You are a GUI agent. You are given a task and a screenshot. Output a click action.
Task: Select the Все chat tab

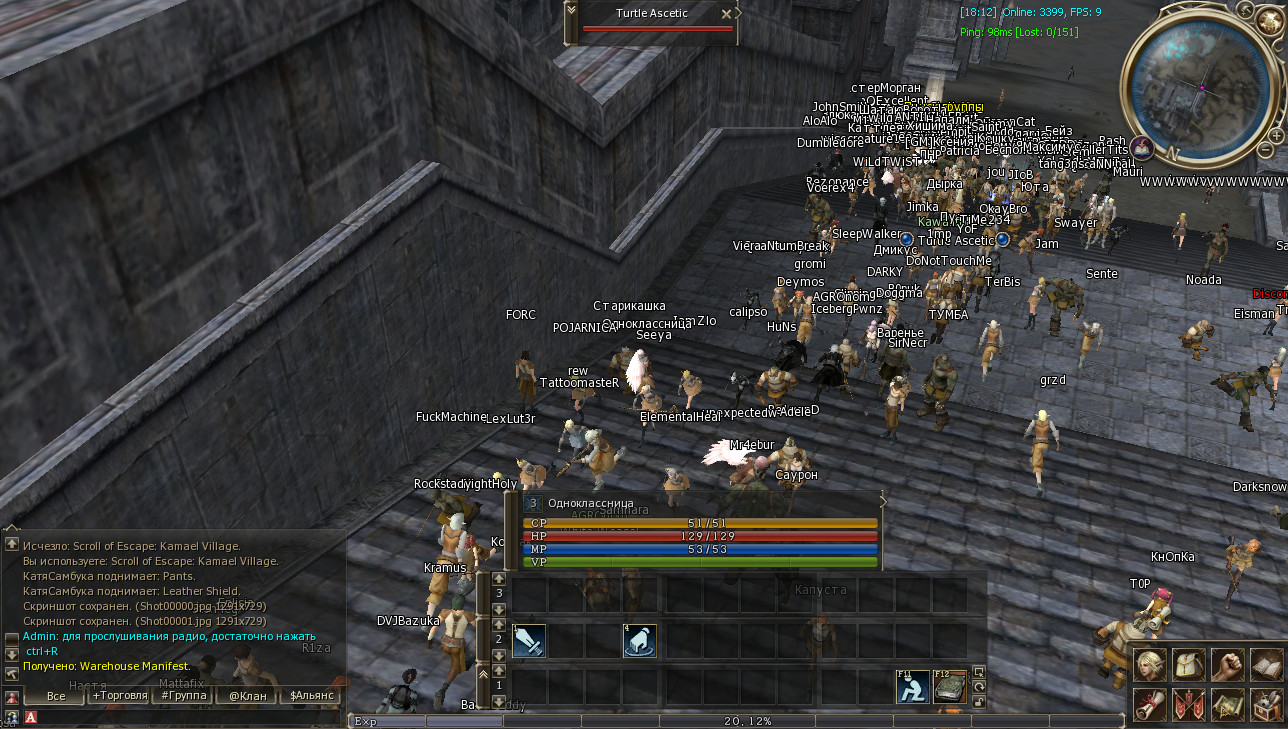[x=55, y=695]
